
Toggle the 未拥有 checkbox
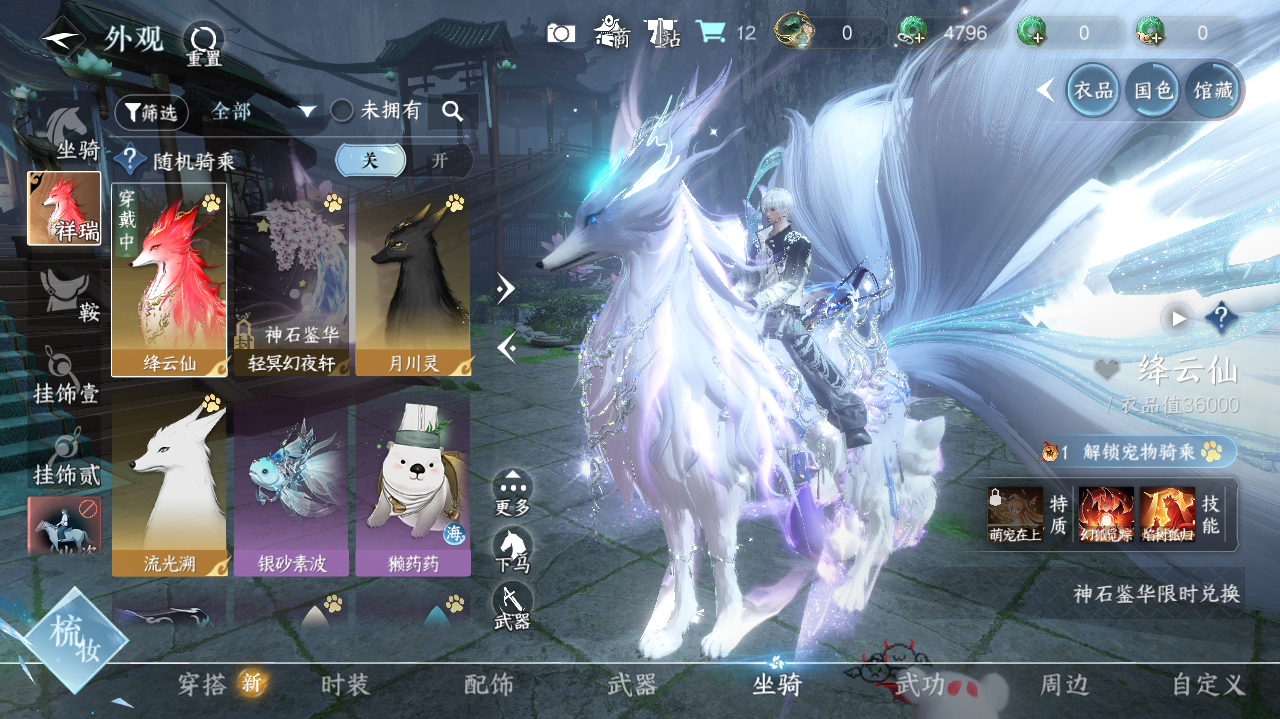pyautogui.click(x=342, y=111)
